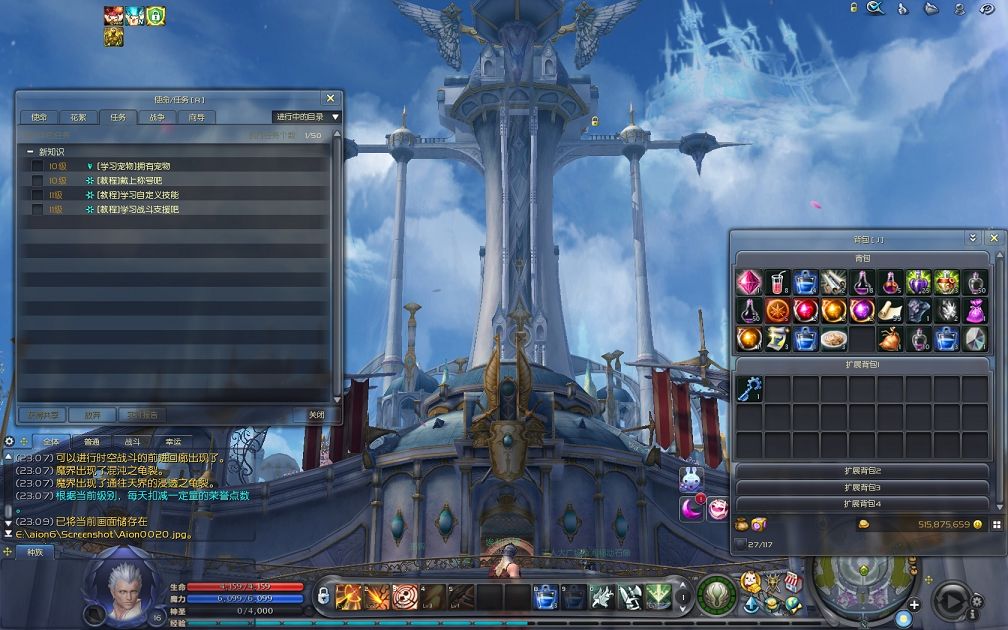
Task: Close the quest window with the X
Action: click(x=330, y=98)
